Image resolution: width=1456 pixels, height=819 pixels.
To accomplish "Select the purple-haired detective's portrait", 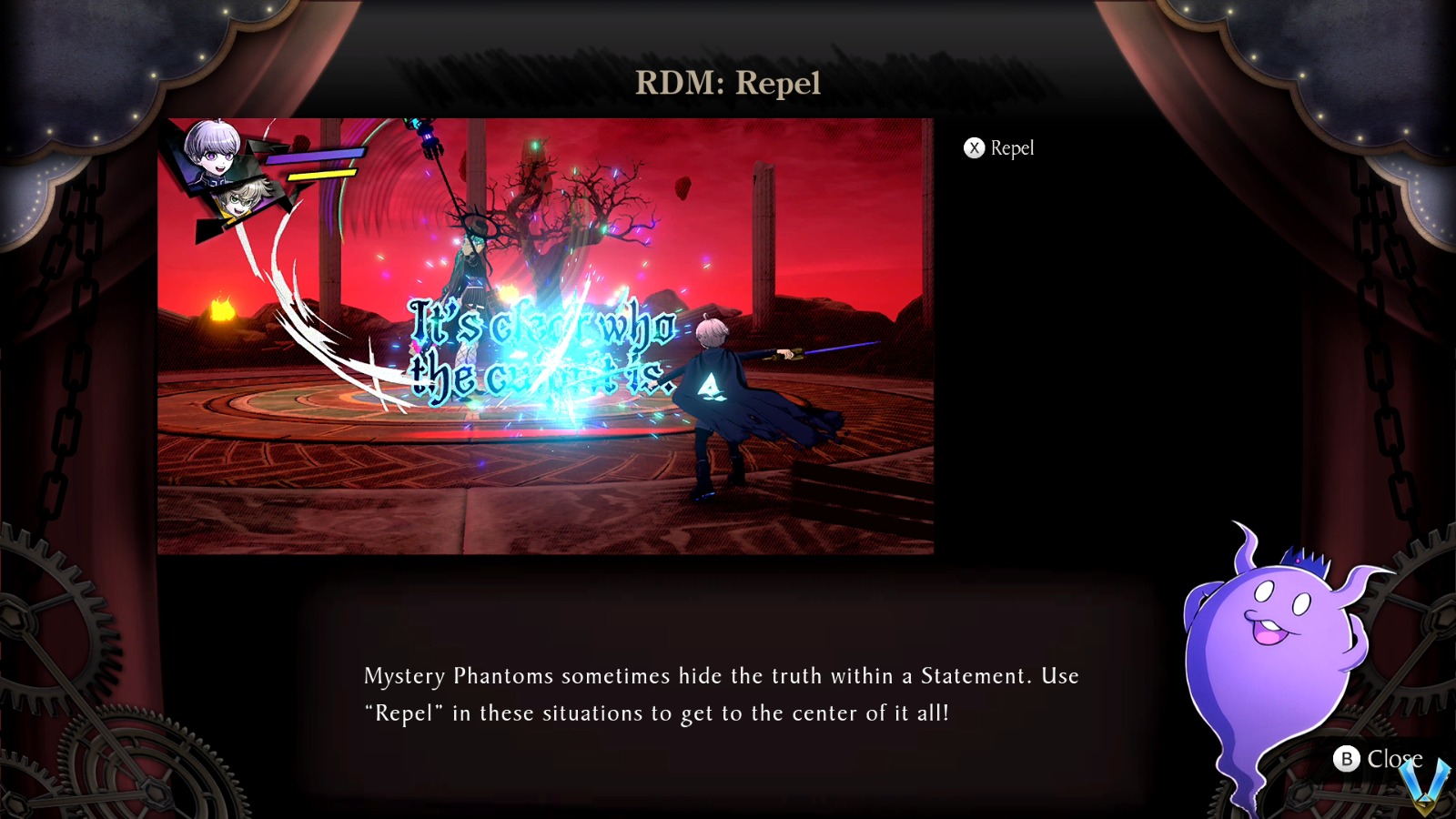I will (x=214, y=150).
